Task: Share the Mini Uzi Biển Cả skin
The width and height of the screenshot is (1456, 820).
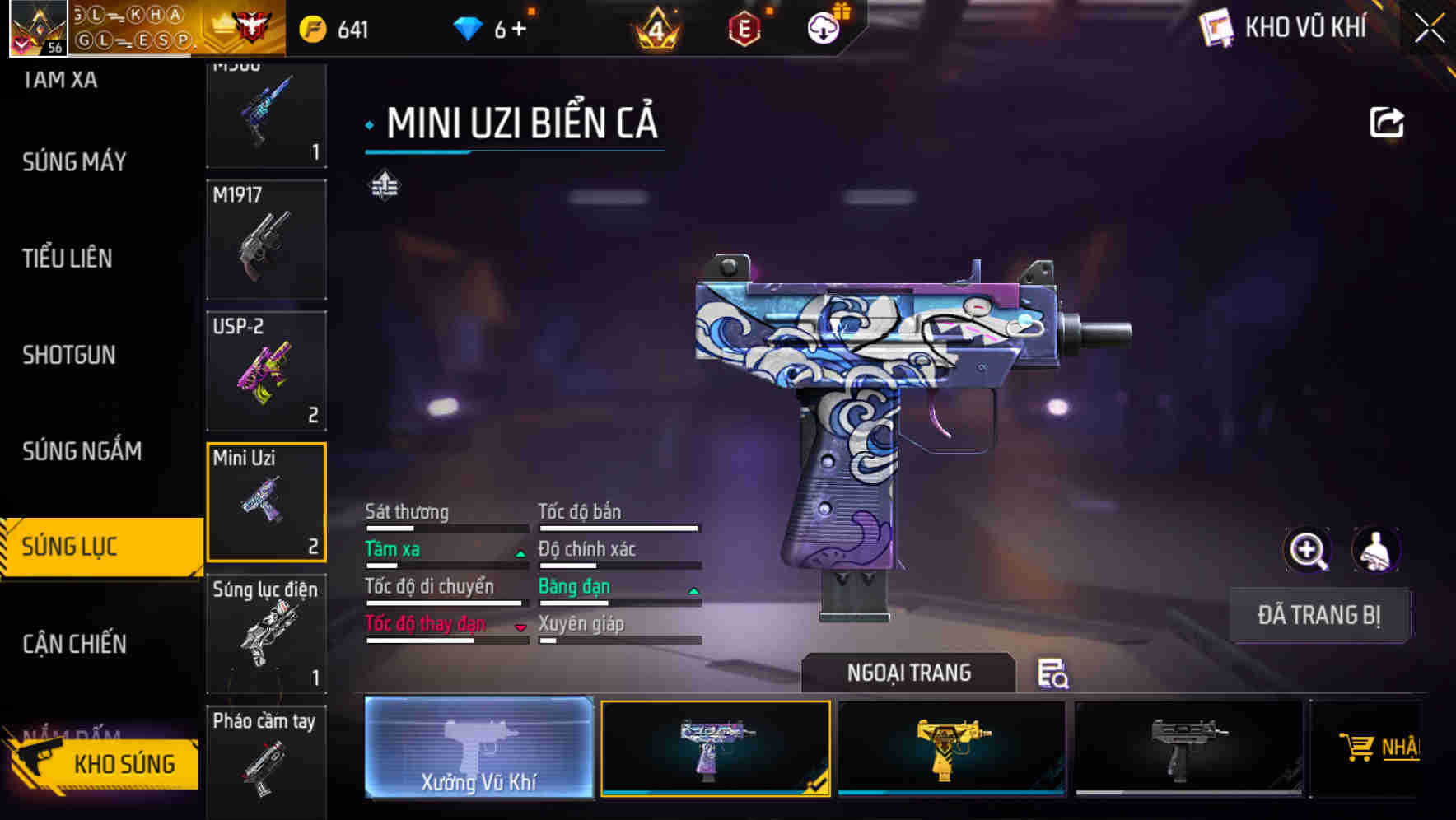Action: point(1386,123)
